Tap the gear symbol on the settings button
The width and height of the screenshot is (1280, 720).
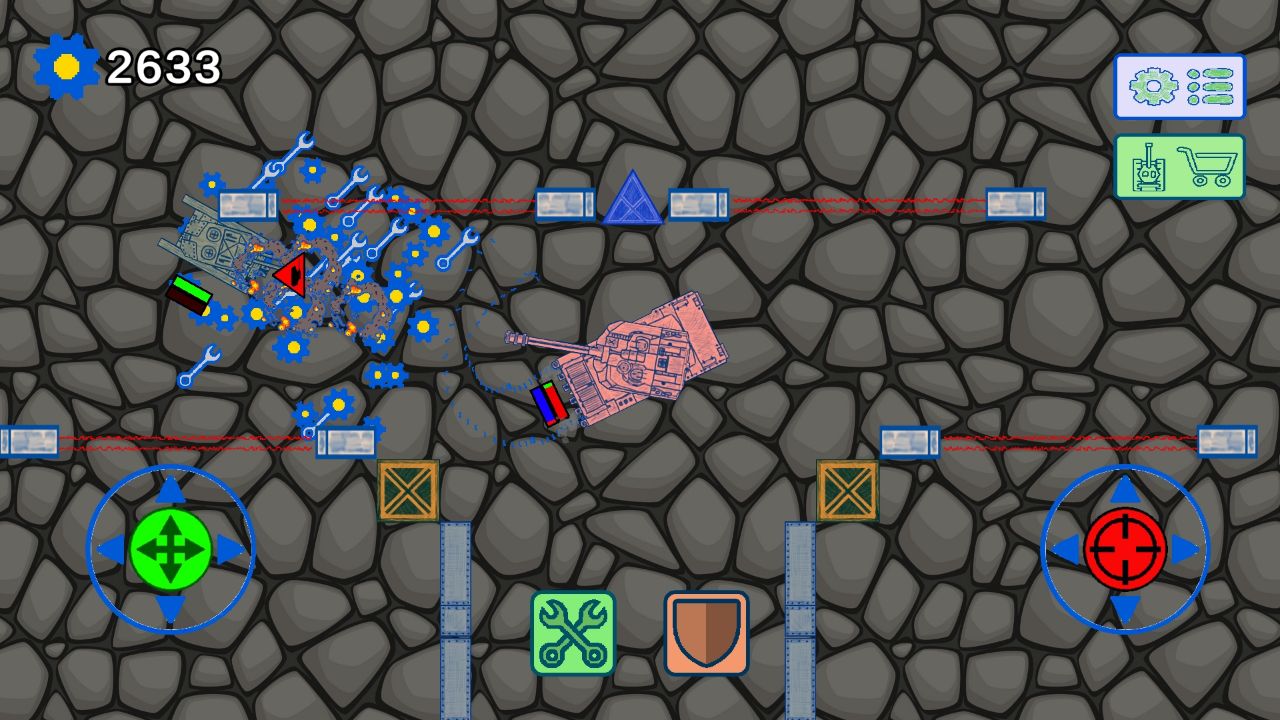pyautogui.click(x=1153, y=86)
